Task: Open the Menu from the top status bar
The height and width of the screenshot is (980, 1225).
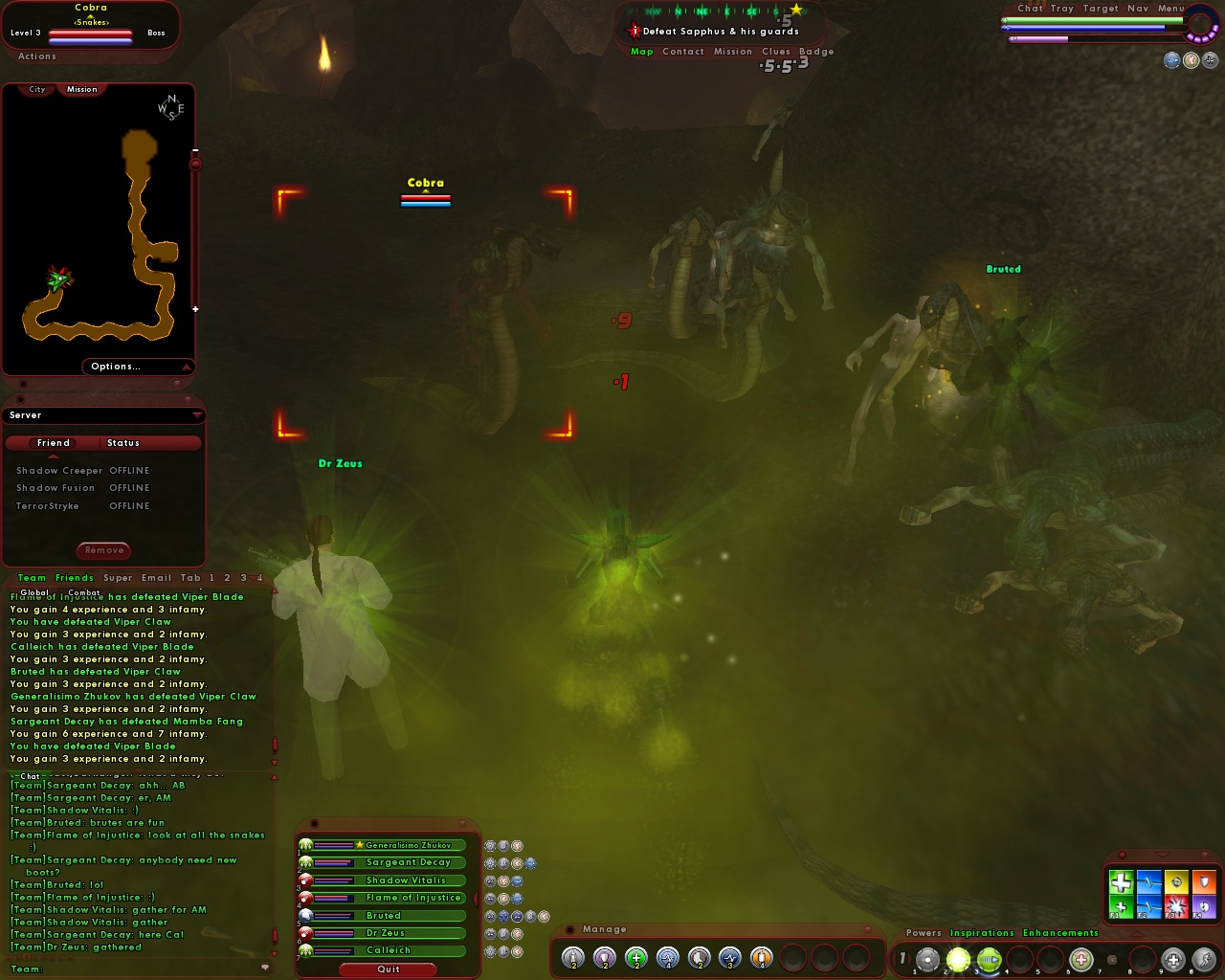Action: [1171, 8]
